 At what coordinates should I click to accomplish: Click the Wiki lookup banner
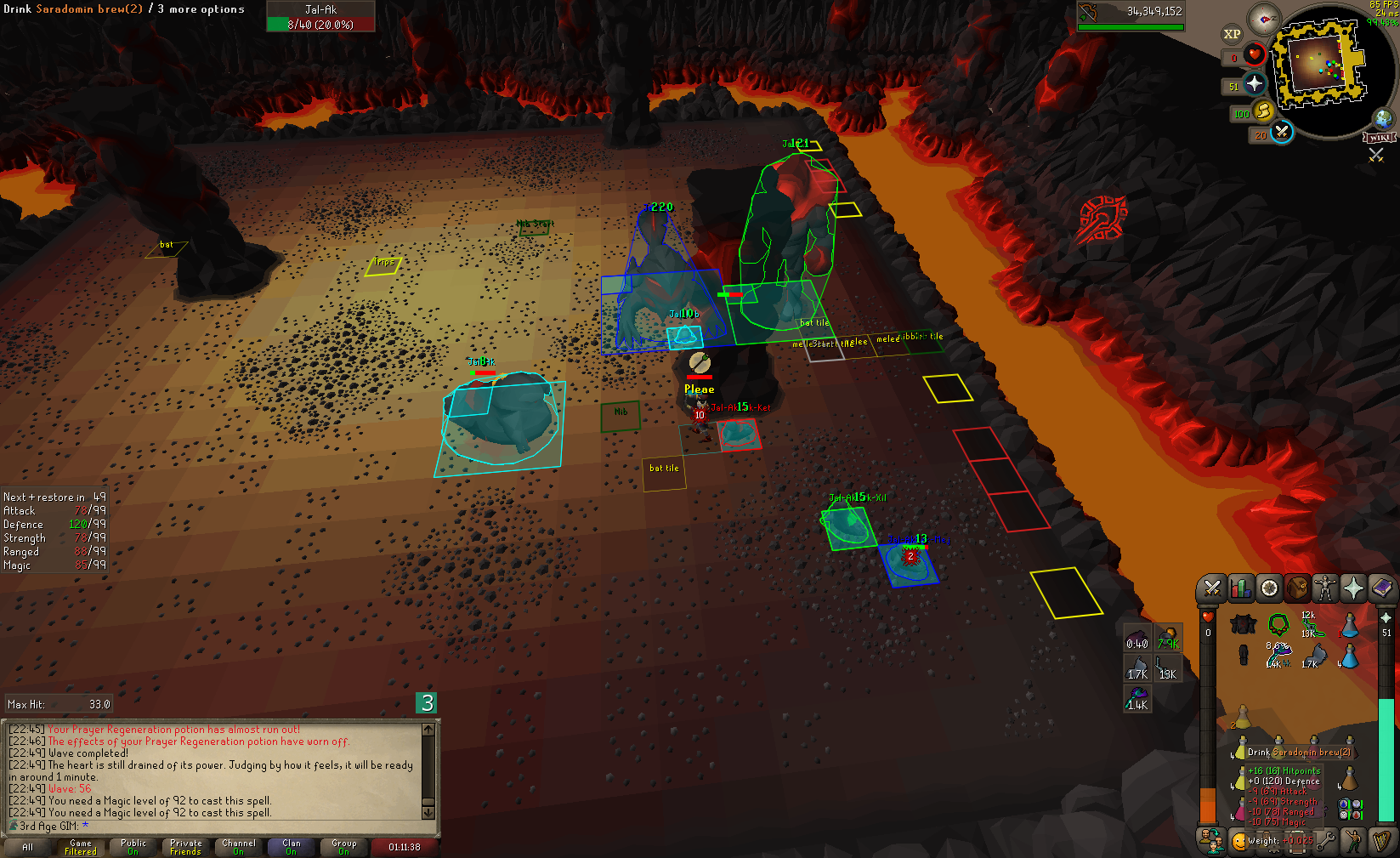[1379, 138]
